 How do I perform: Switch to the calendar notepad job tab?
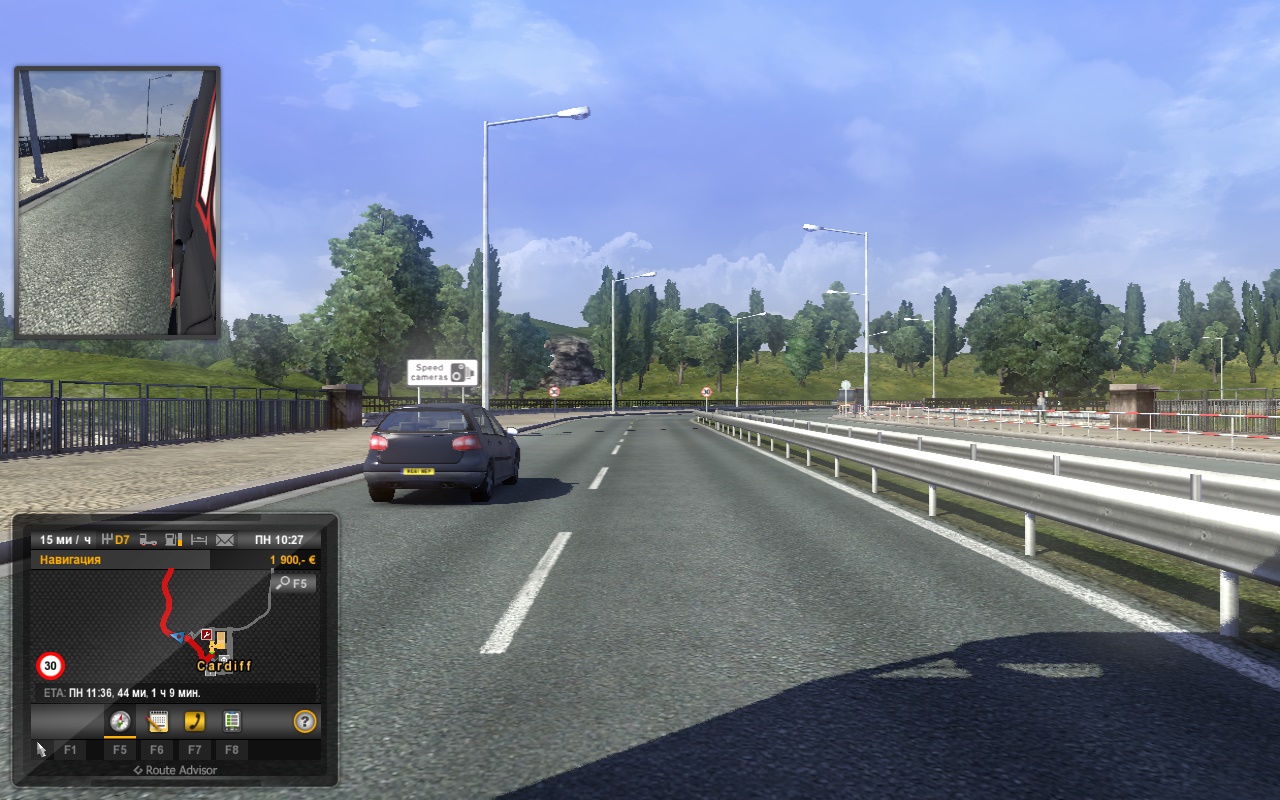click(x=157, y=721)
